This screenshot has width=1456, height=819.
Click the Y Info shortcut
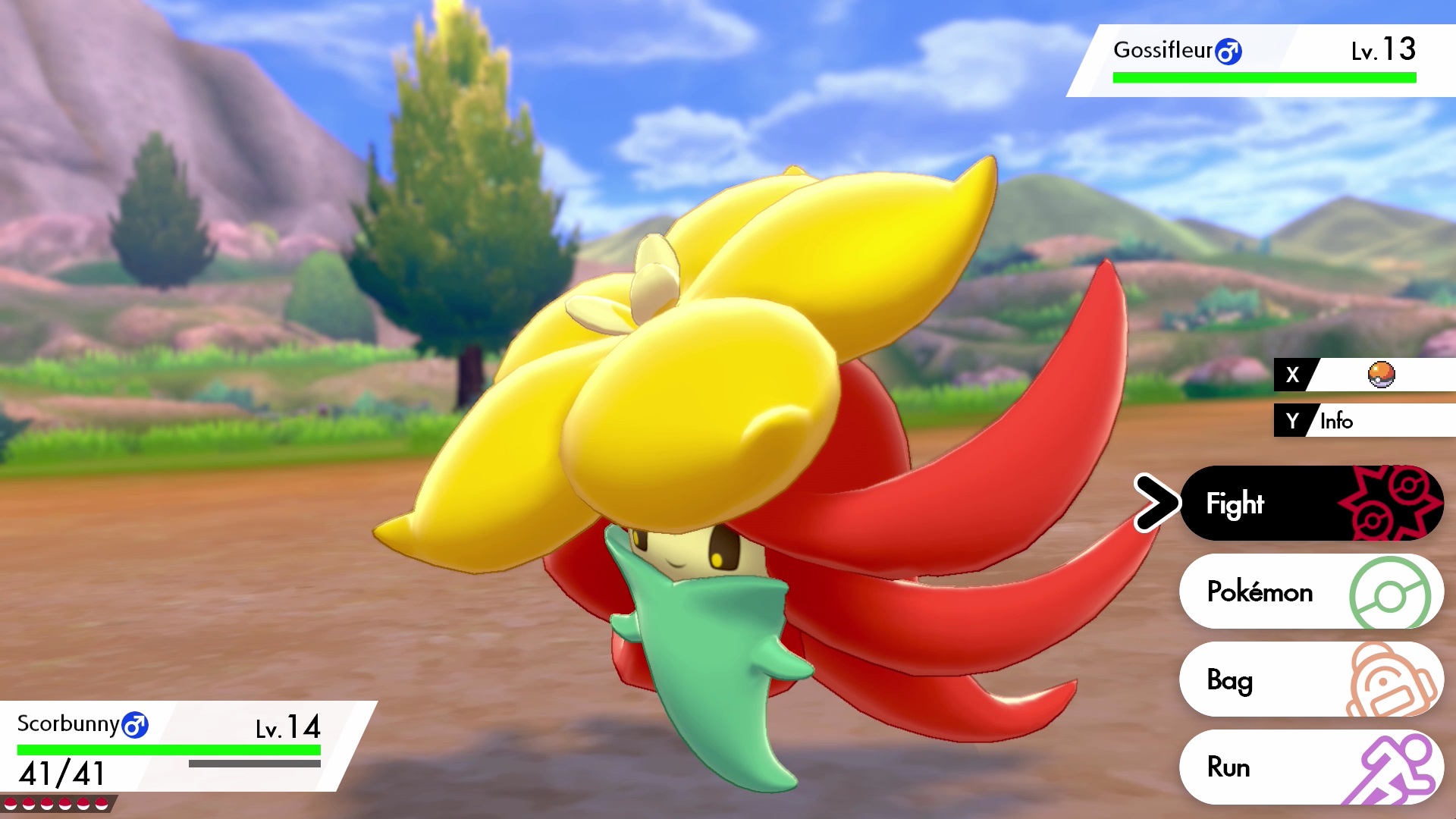[1338, 420]
